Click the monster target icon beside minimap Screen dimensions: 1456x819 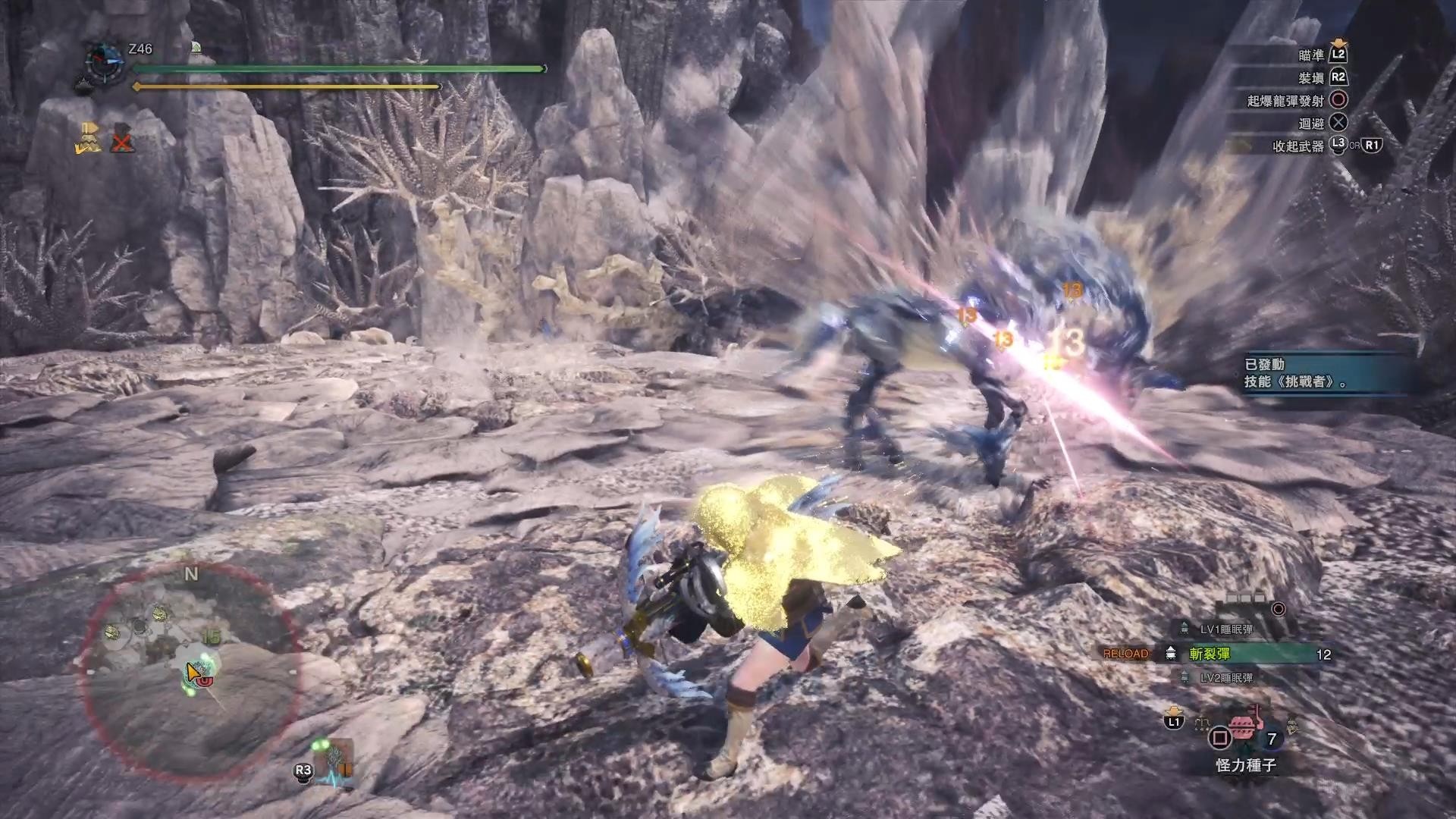336,758
